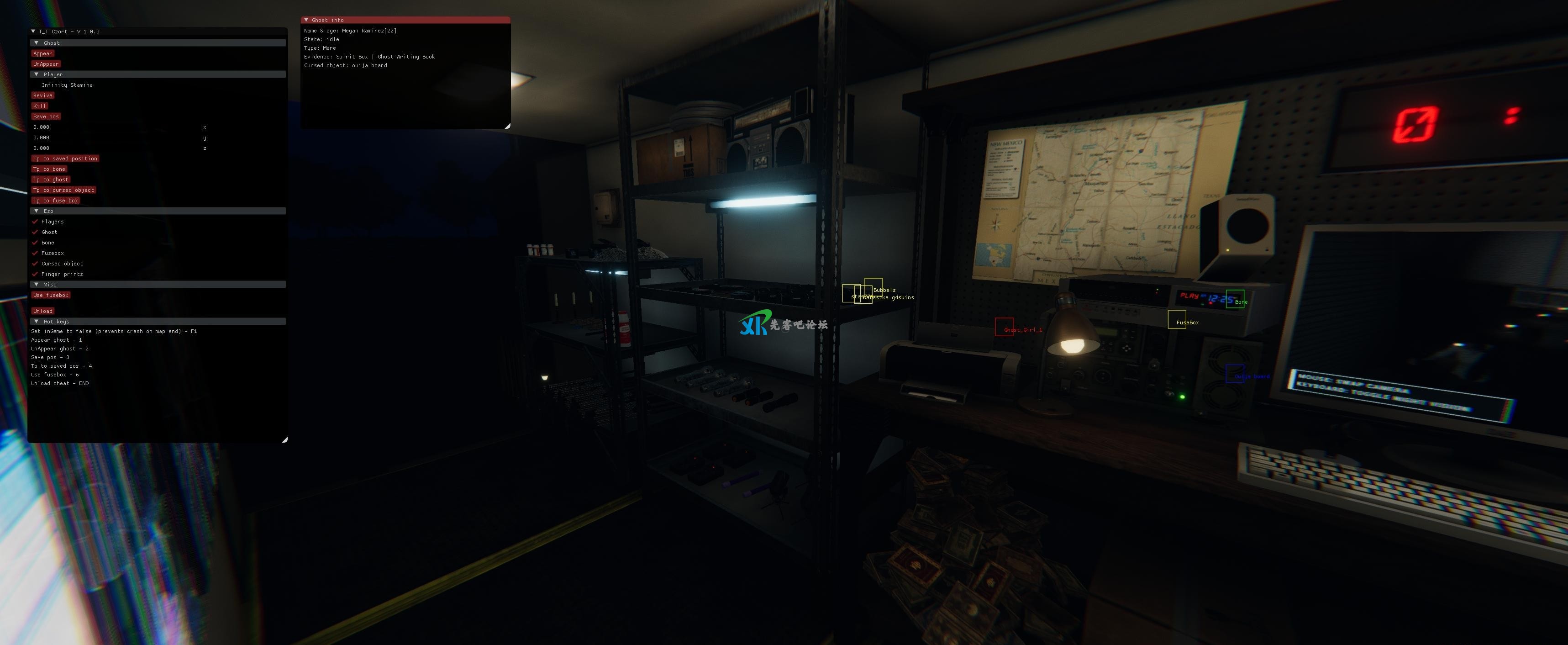Activate Tp to fuse box

pyautogui.click(x=55, y=201)
